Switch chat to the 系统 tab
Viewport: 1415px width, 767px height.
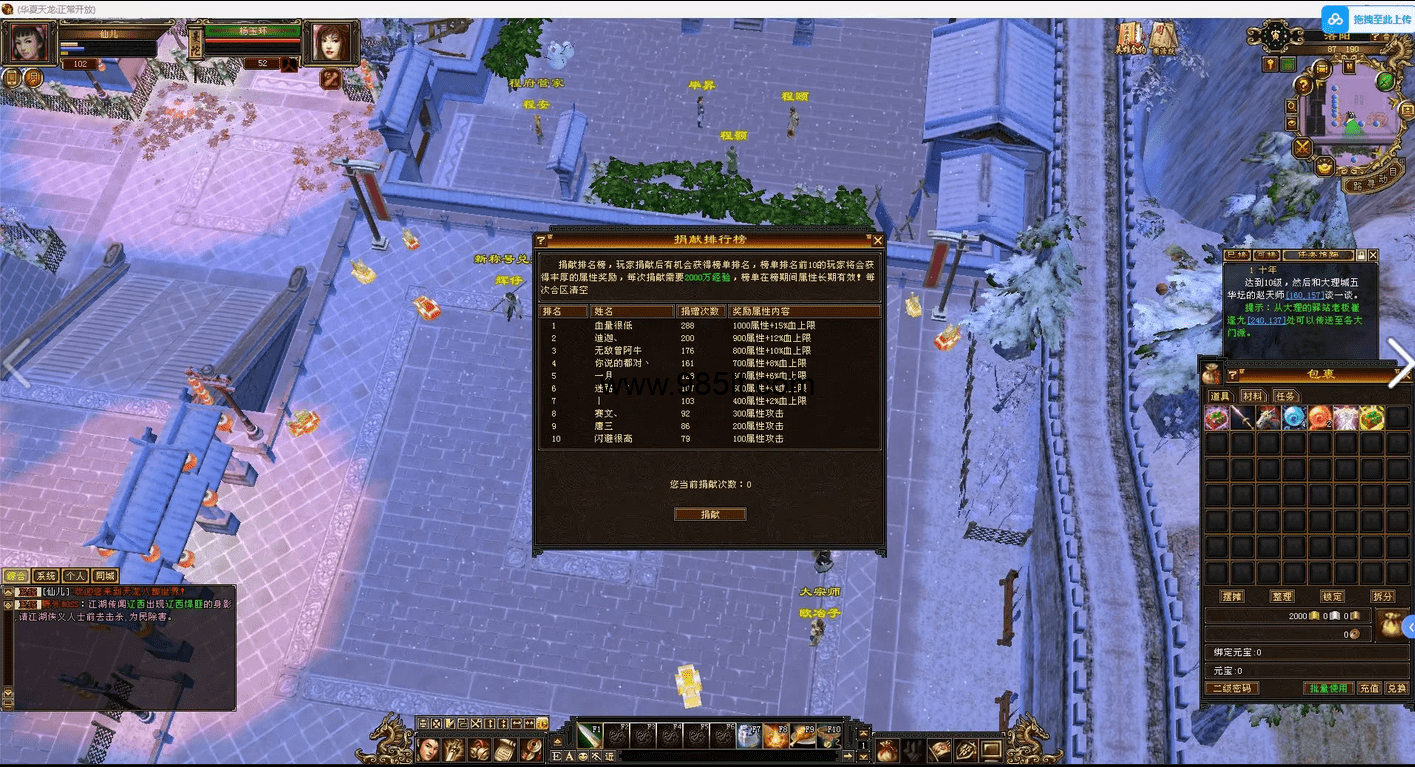(x=46, y=576)
